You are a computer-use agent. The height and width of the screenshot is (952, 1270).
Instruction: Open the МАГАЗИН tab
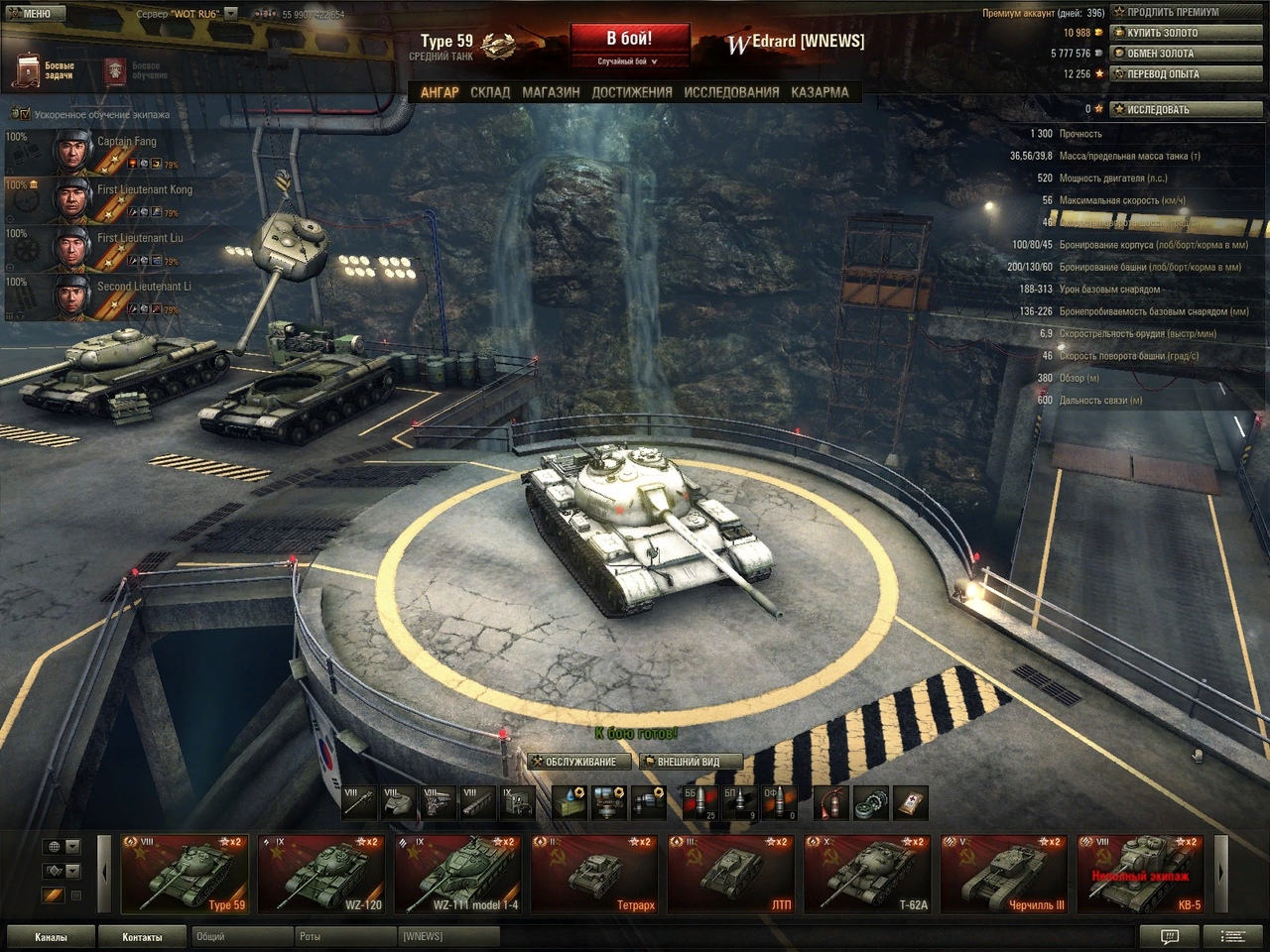point(551,92)
